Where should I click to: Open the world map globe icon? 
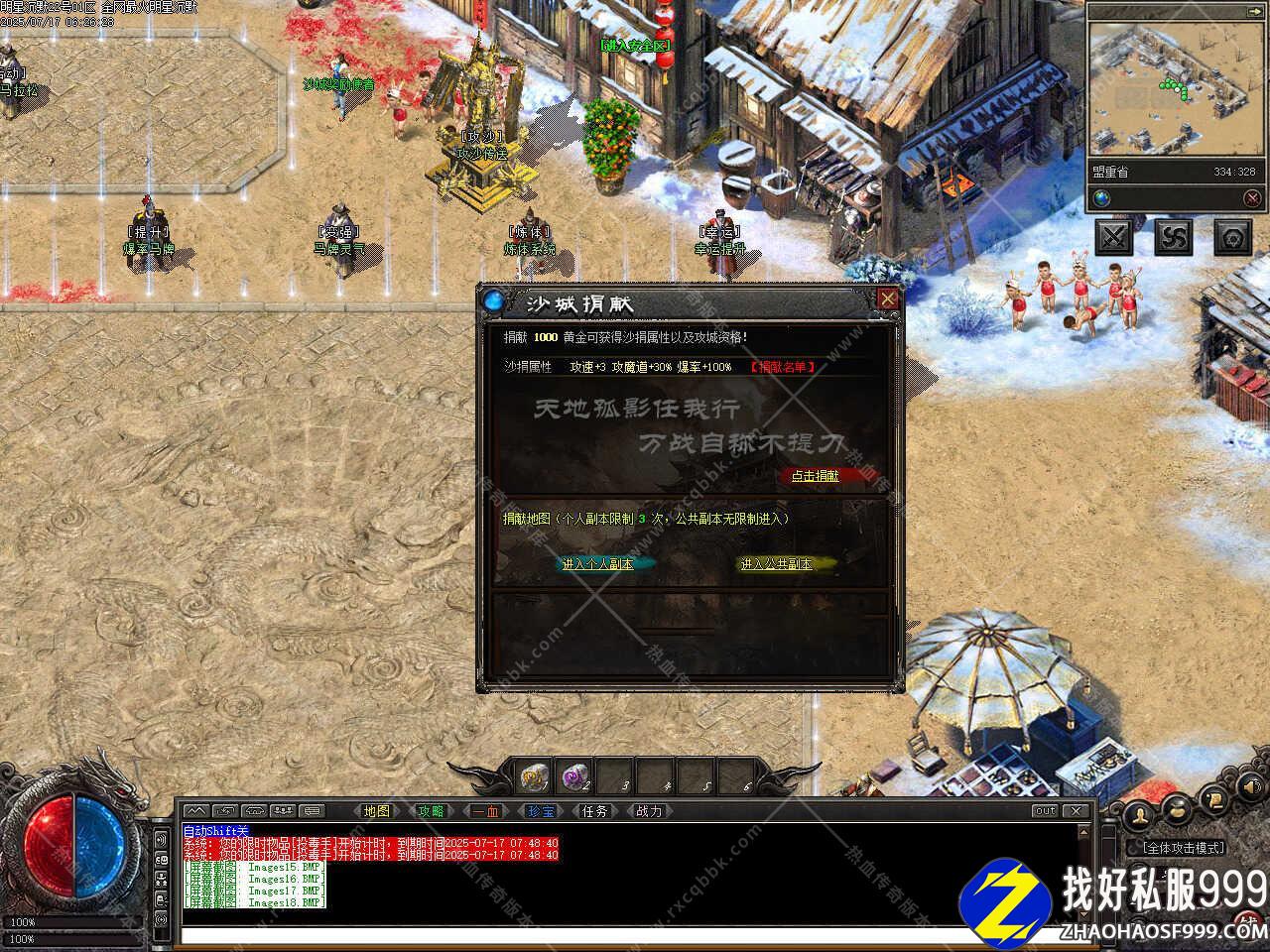(x=1102, y=198)
